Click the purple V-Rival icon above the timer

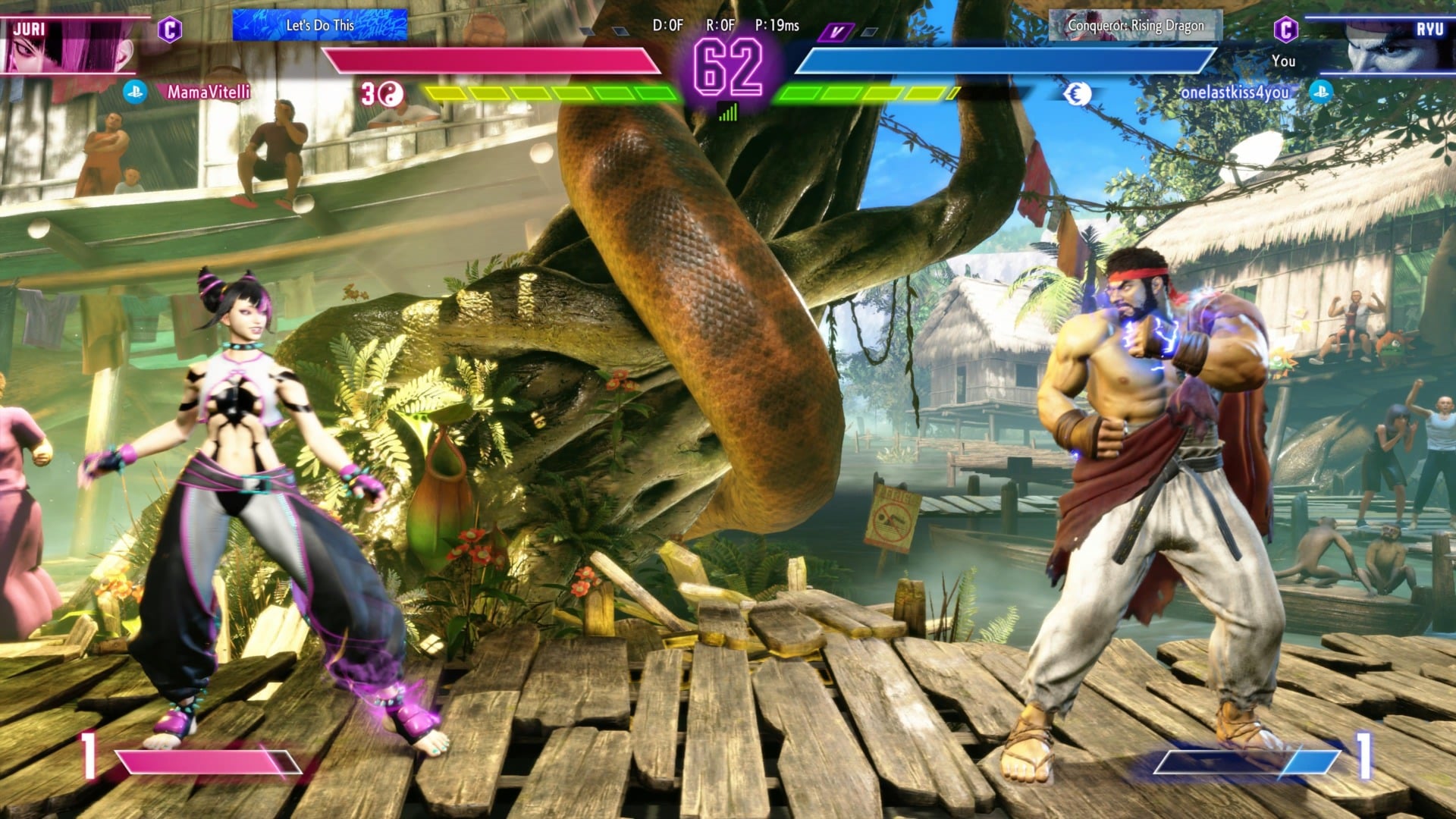coord(835,33)
